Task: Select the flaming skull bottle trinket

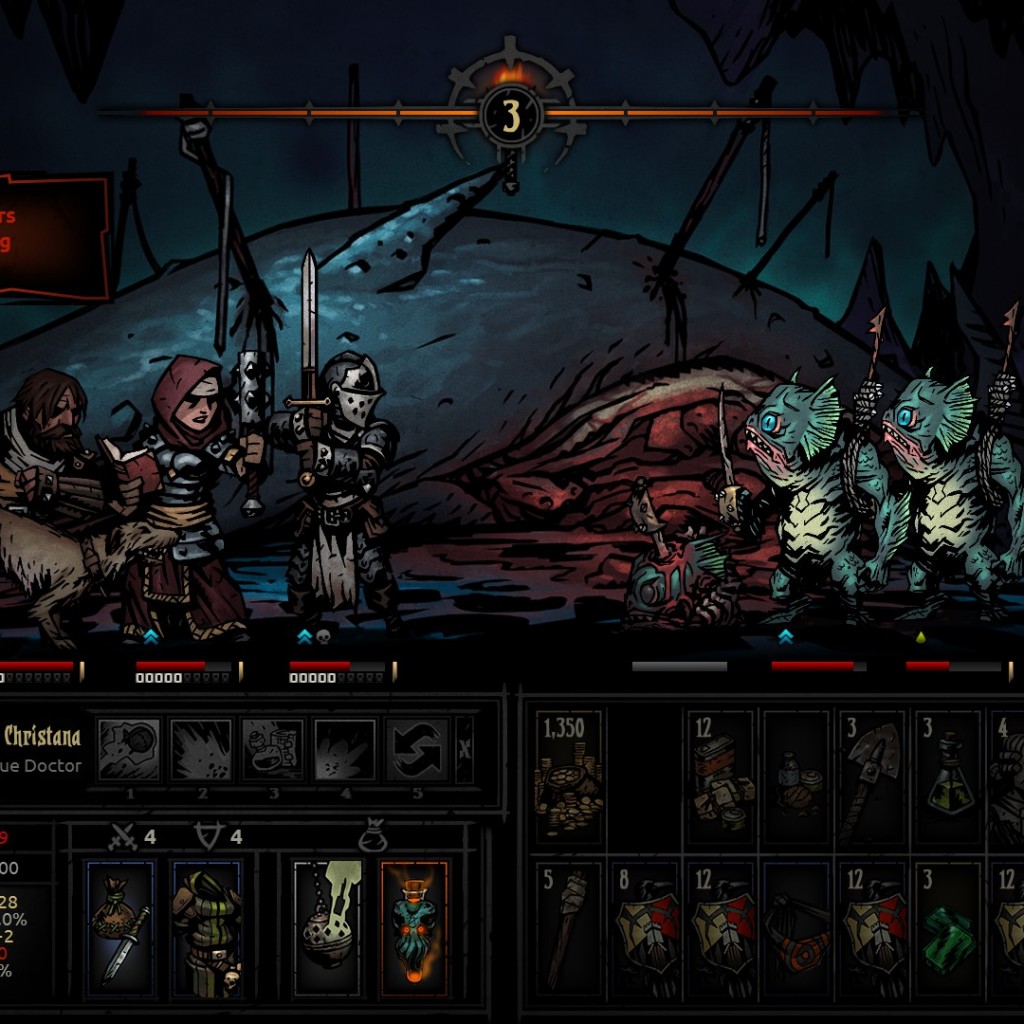Action: tap(413, 929)
